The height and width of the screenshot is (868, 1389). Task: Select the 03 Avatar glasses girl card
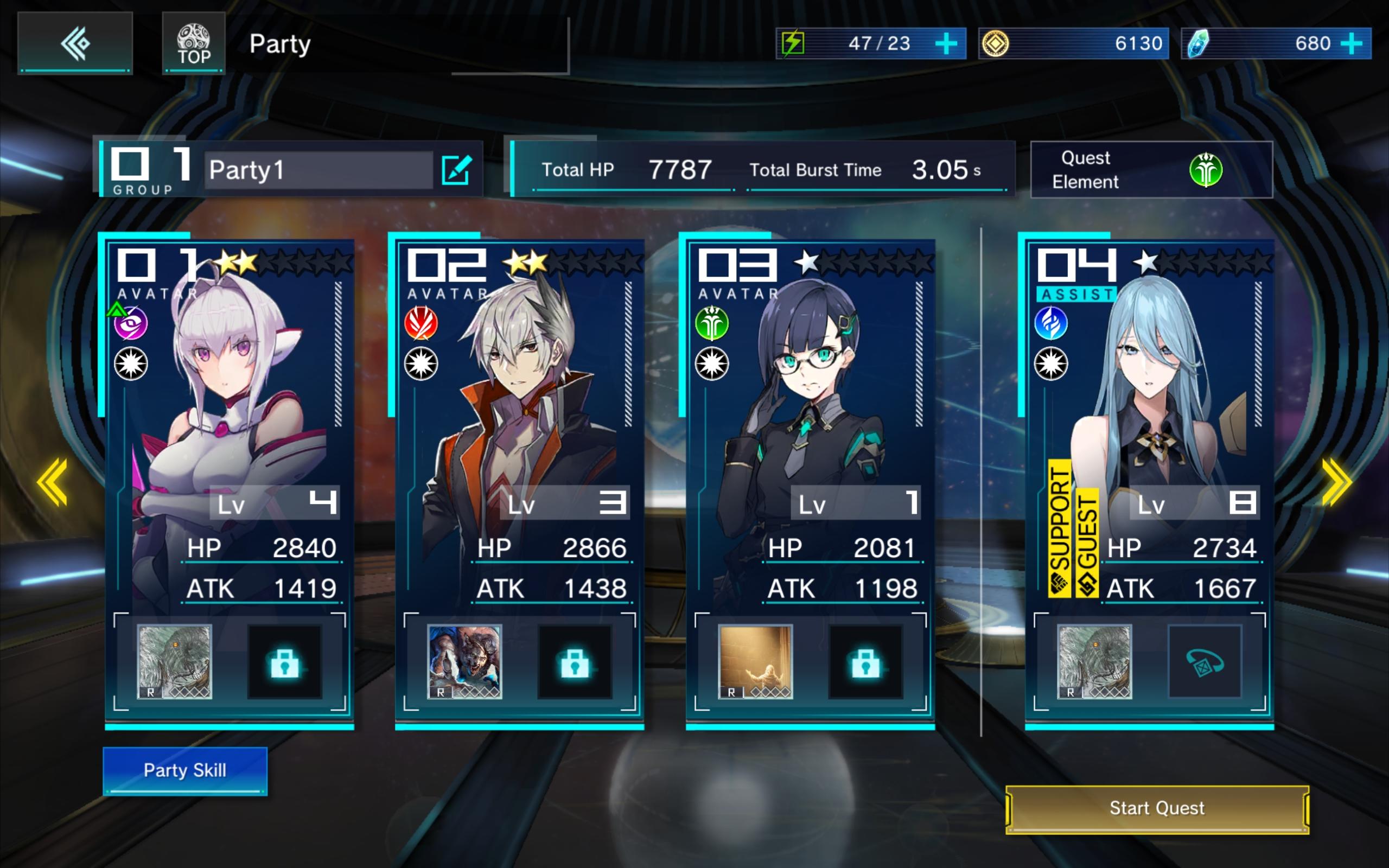click(810, 413)
